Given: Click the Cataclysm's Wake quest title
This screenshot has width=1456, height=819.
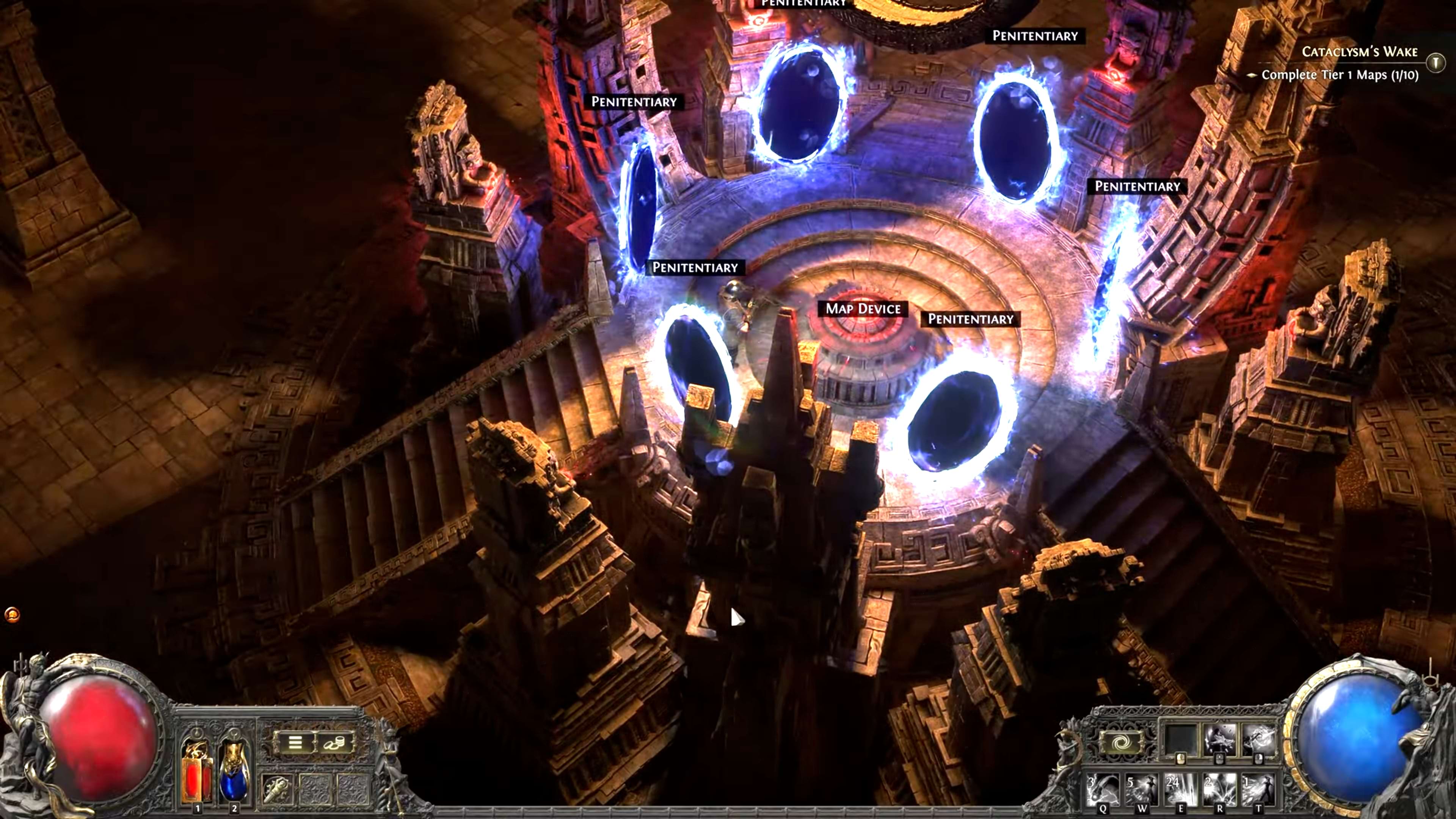Looking at the screenshot, I should pyautogui.click(x=1359, y=52).
